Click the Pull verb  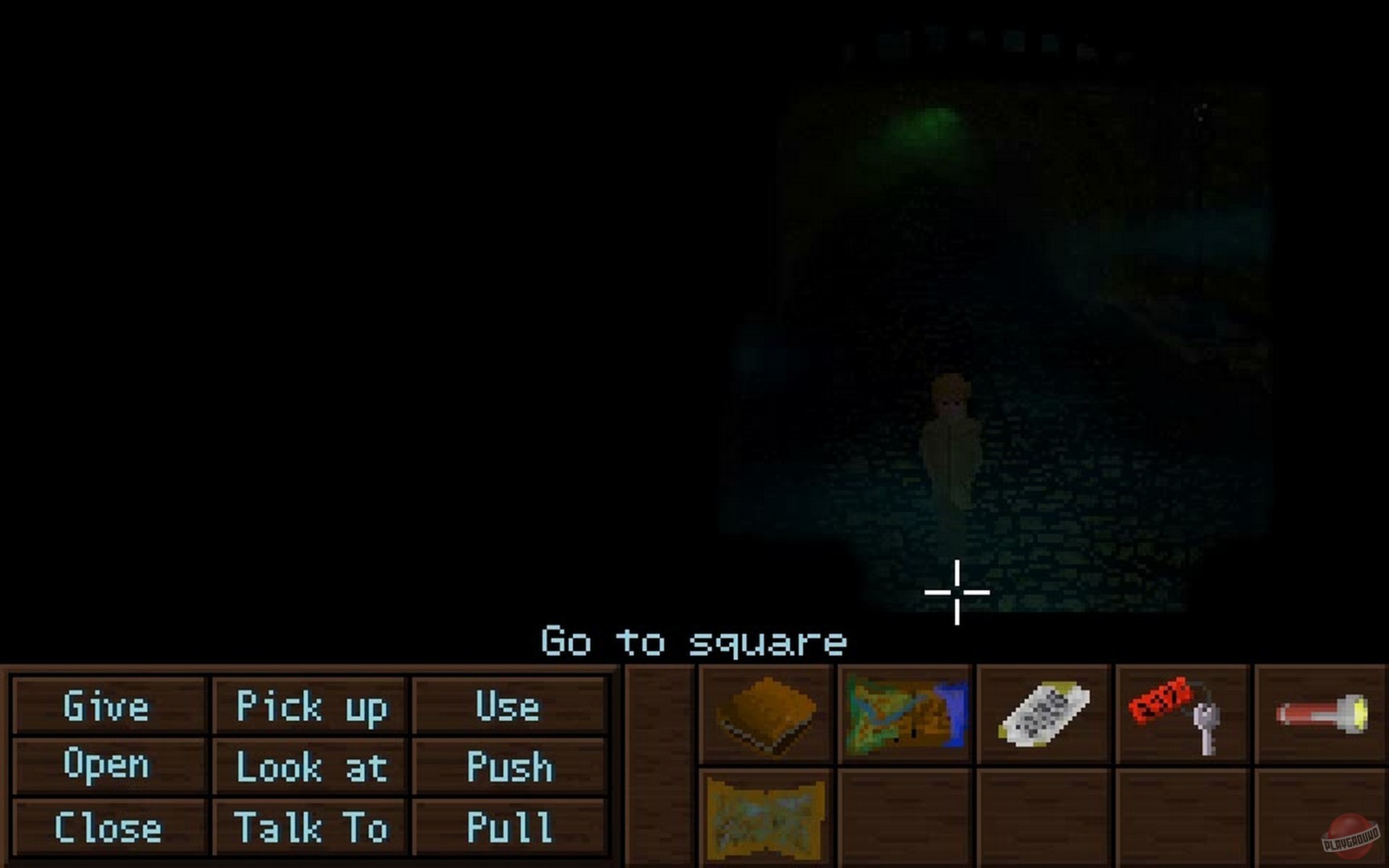pos(506,827)
